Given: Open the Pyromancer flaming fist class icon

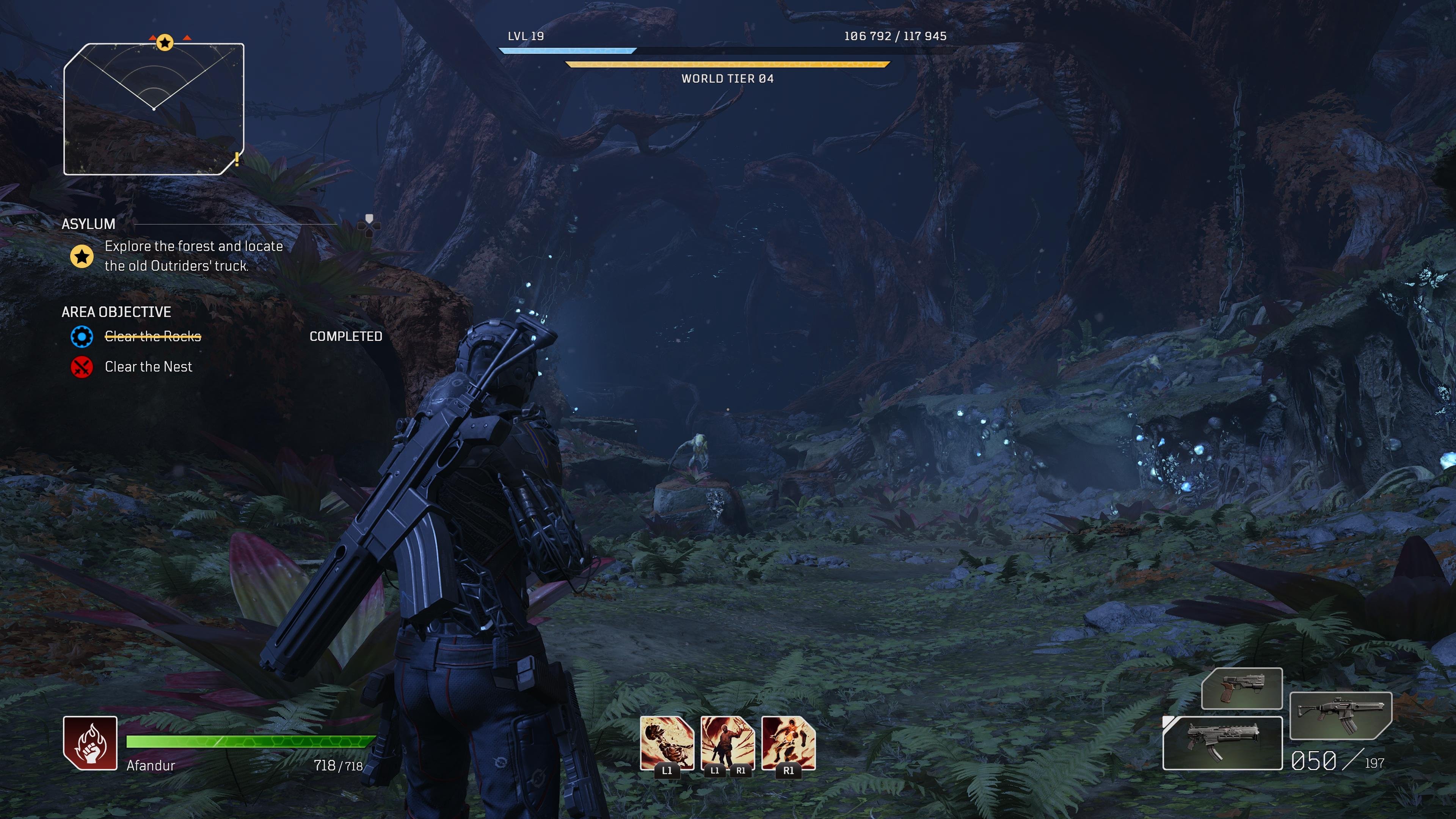Looking at the screenshot, I should click(91, 743).
